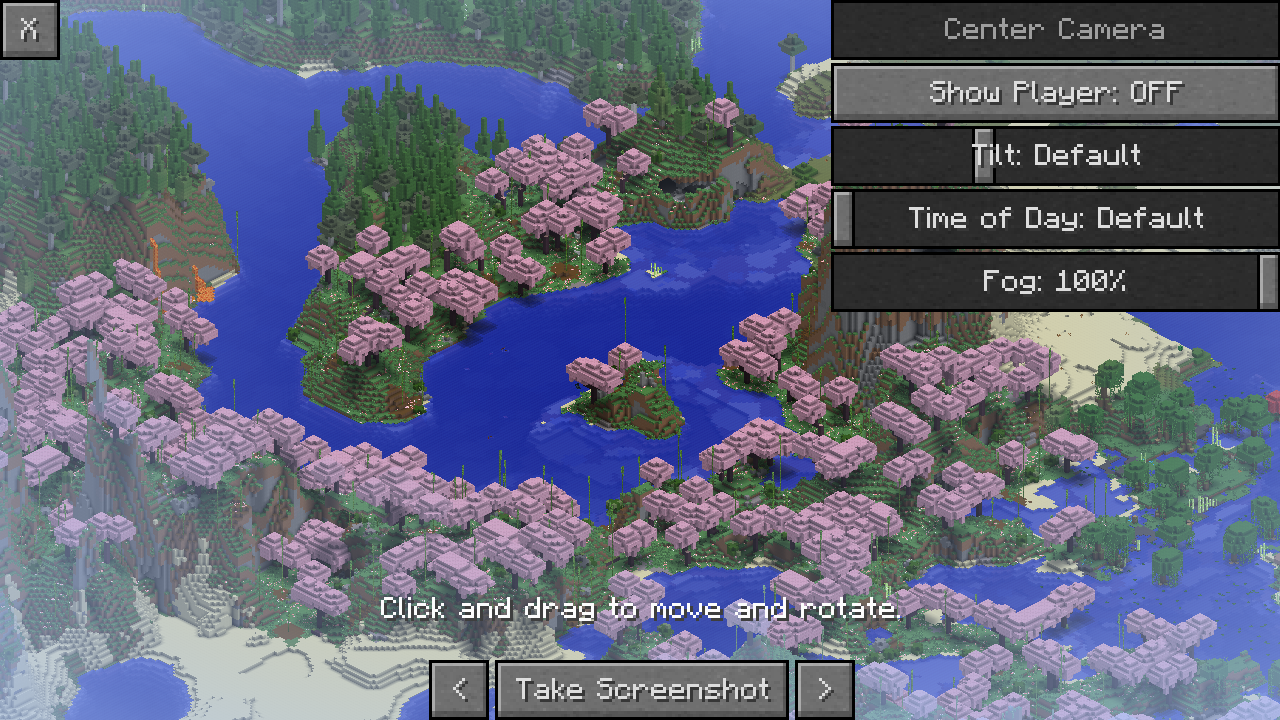The height and width of the screenshot is (720, 1280).
Task: Click the Fog slider handle
Action: 1268,281
